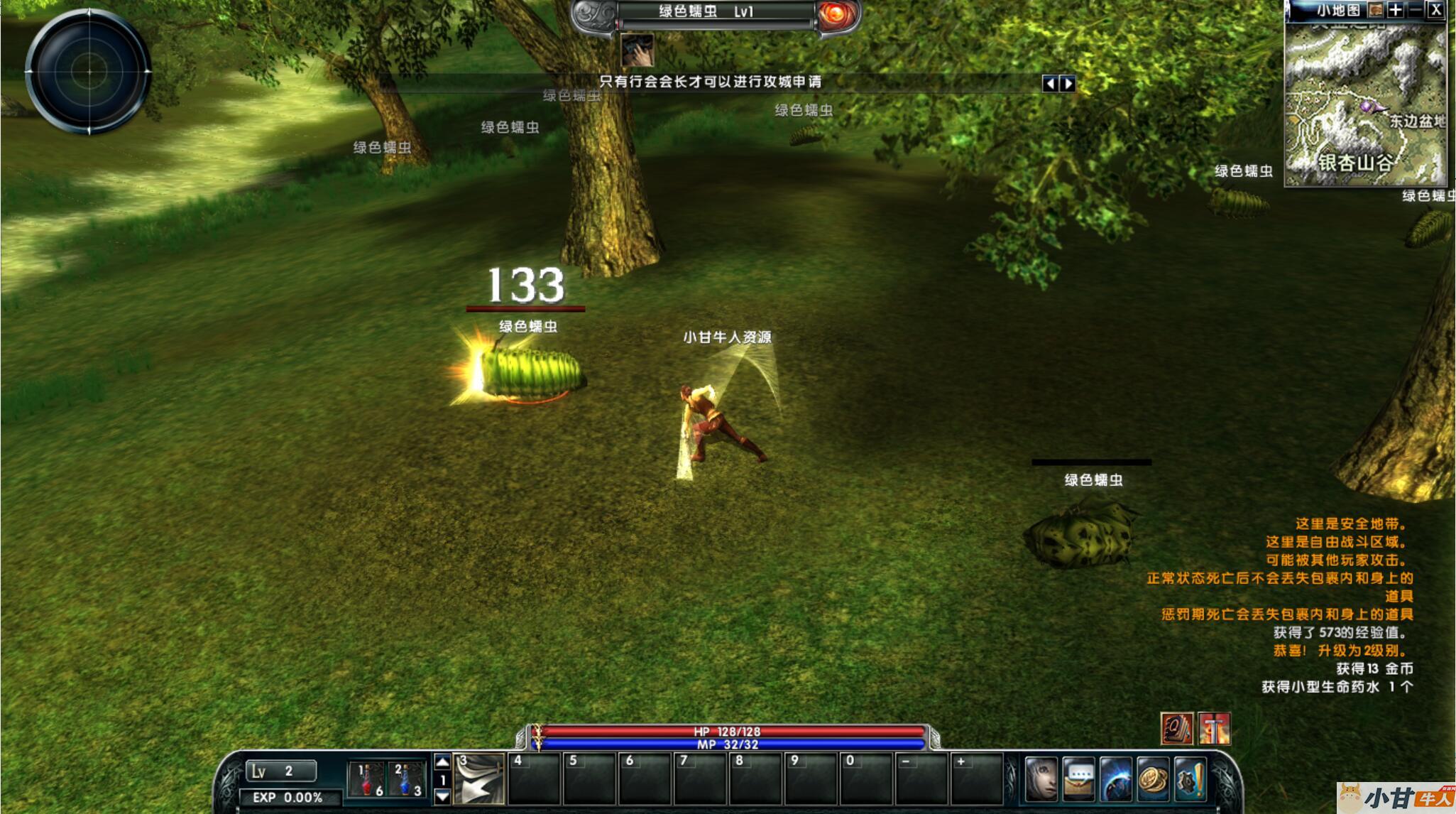This screenshot has height=814, width=1456.
Task: Click the target's hand skill icon
Action: (x=637, y=50)
